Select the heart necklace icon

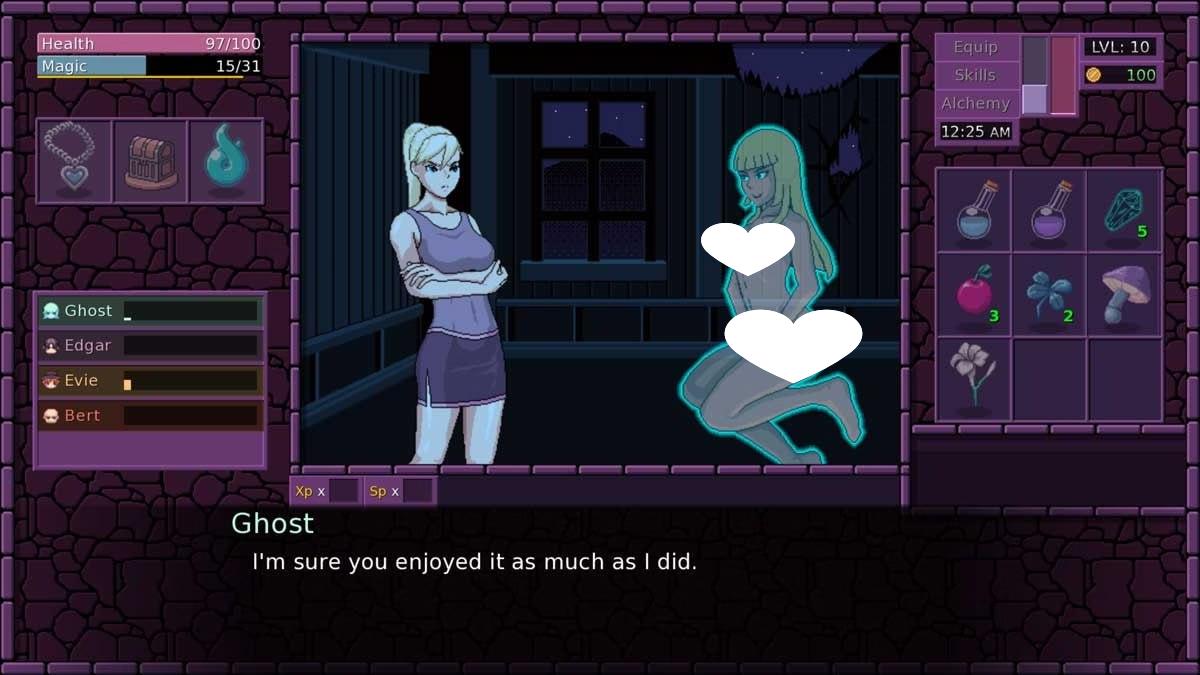point(74,161)
